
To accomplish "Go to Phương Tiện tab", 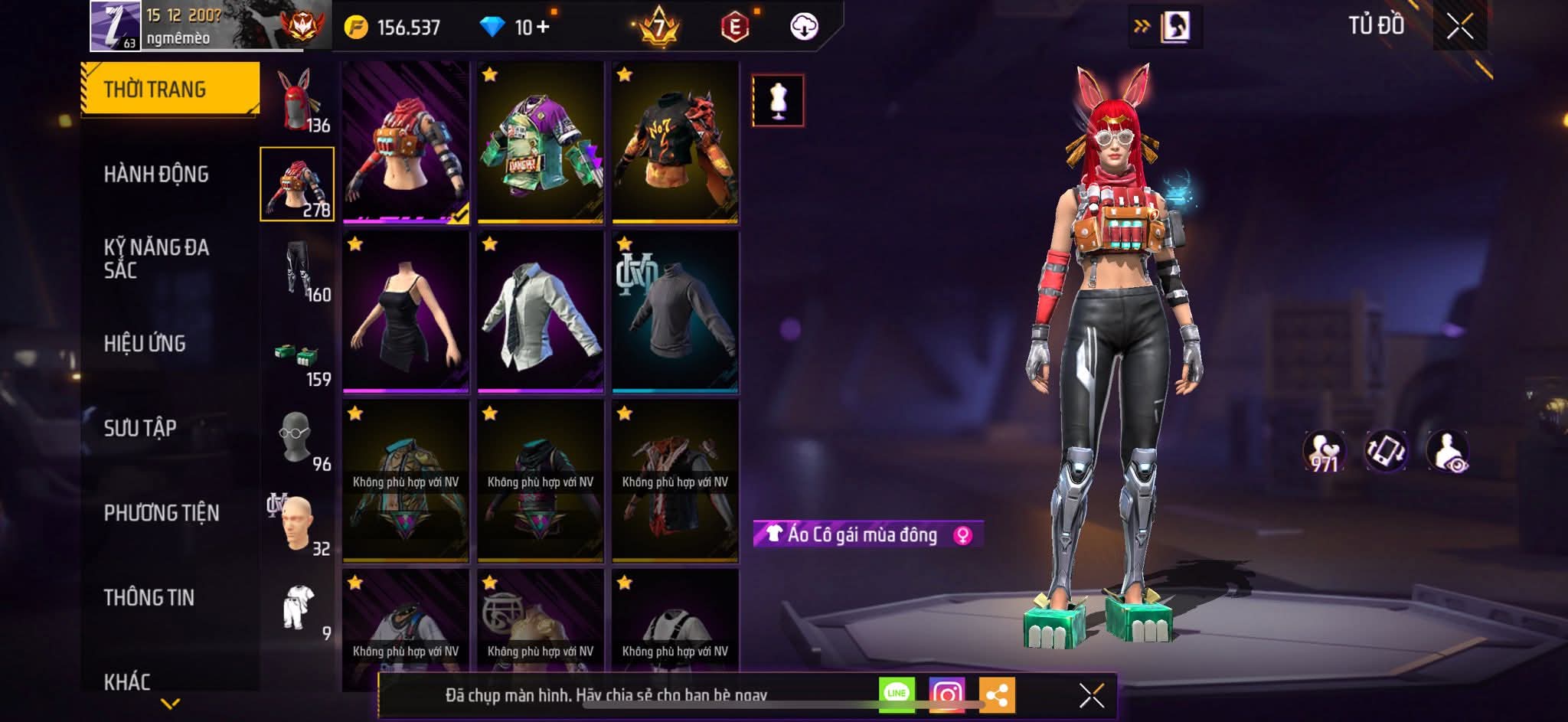I will coord(162,513).
